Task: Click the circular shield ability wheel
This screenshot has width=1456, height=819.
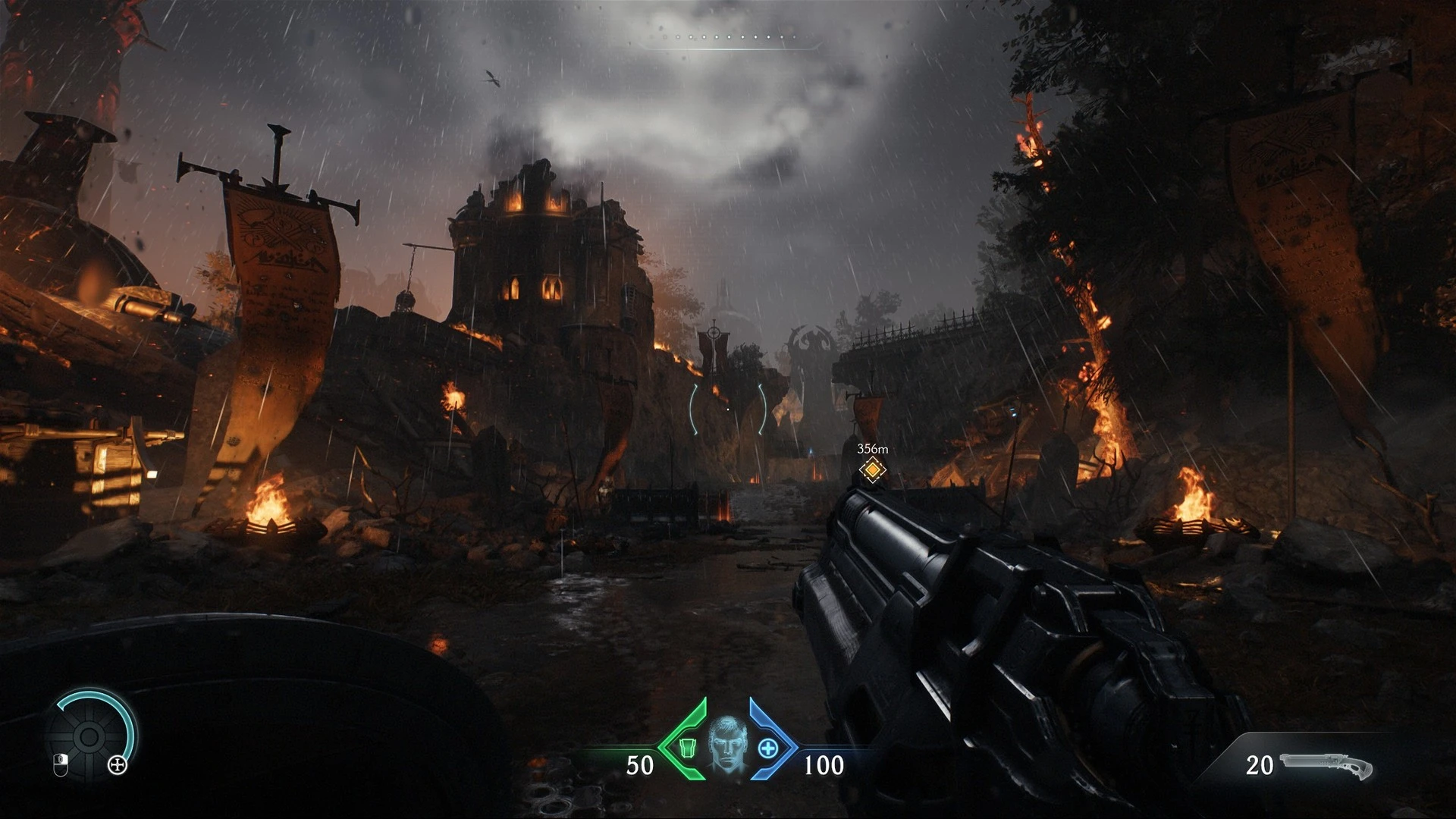Action: (89, 736)
